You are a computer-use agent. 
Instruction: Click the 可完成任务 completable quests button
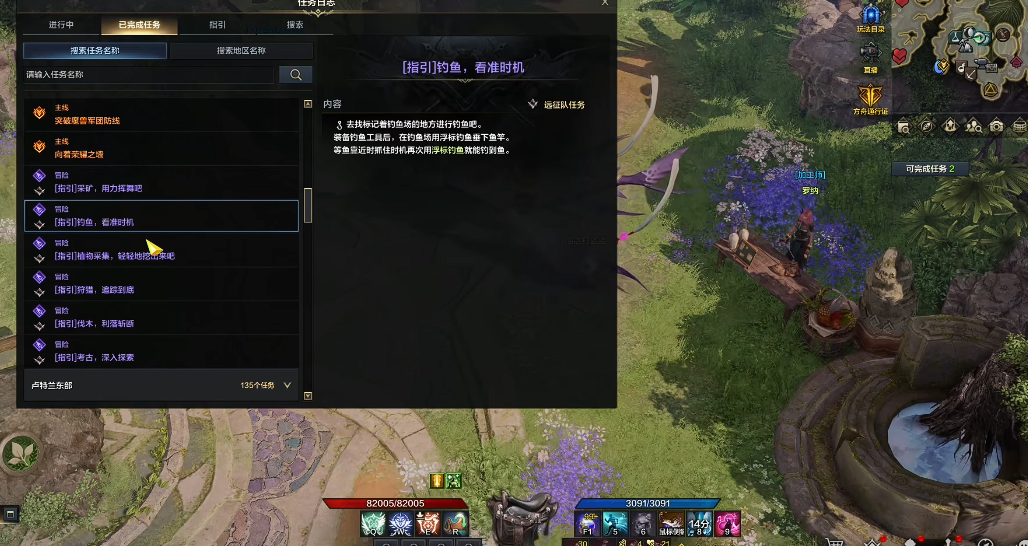(930, 169)
